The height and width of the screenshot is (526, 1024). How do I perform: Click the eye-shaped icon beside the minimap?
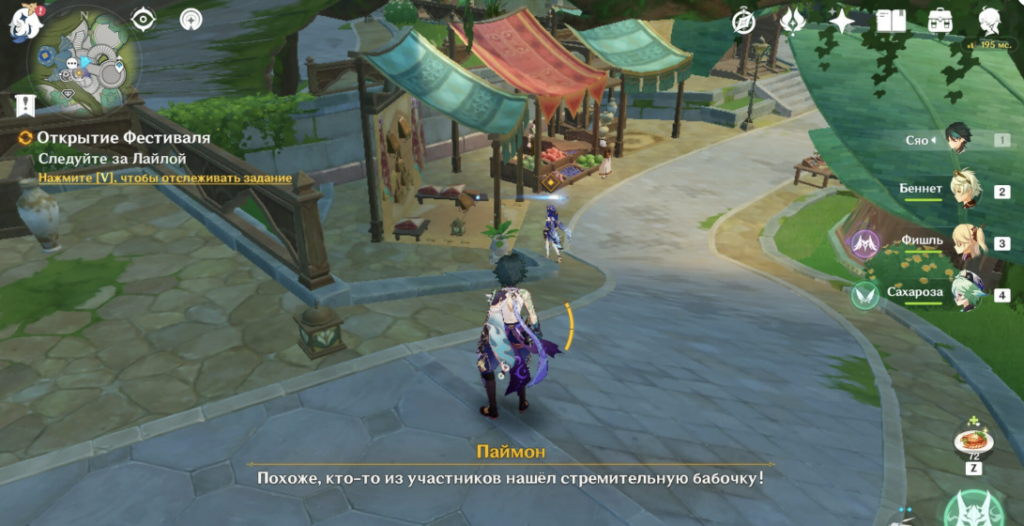[144, 19]
